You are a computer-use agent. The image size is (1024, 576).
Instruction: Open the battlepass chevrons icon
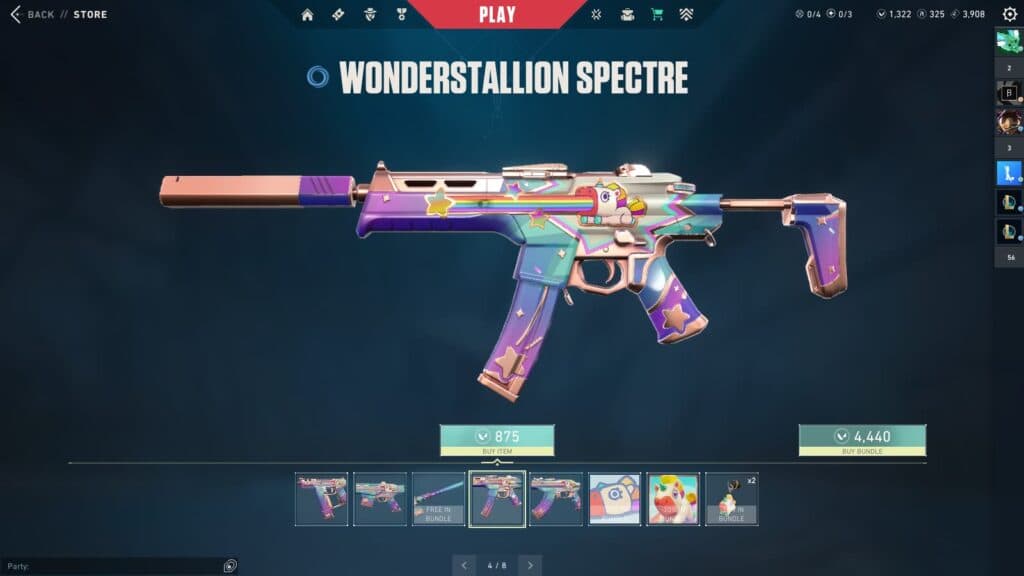click(686, 15)
